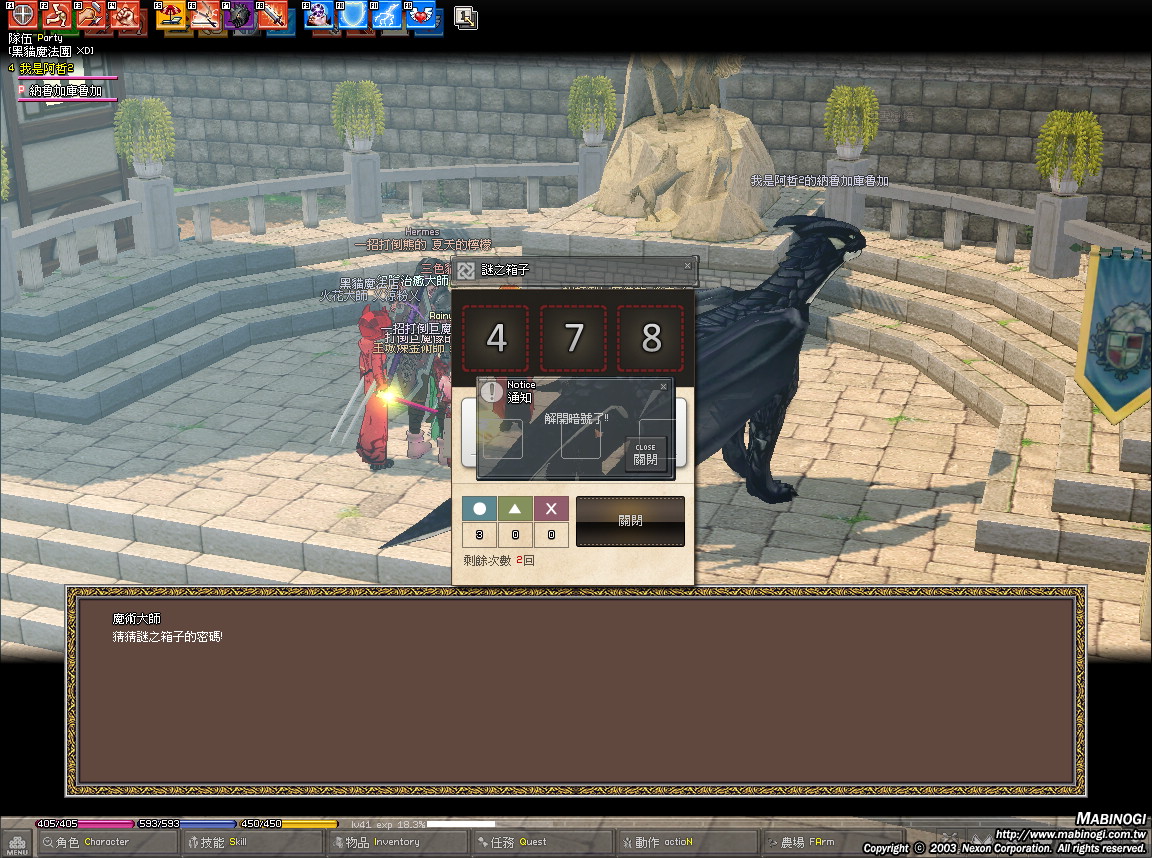Open the MENU button in the corner
The width and height of the screenshot is (1152, 858).
pyautogui.click(x=17, y=843)
